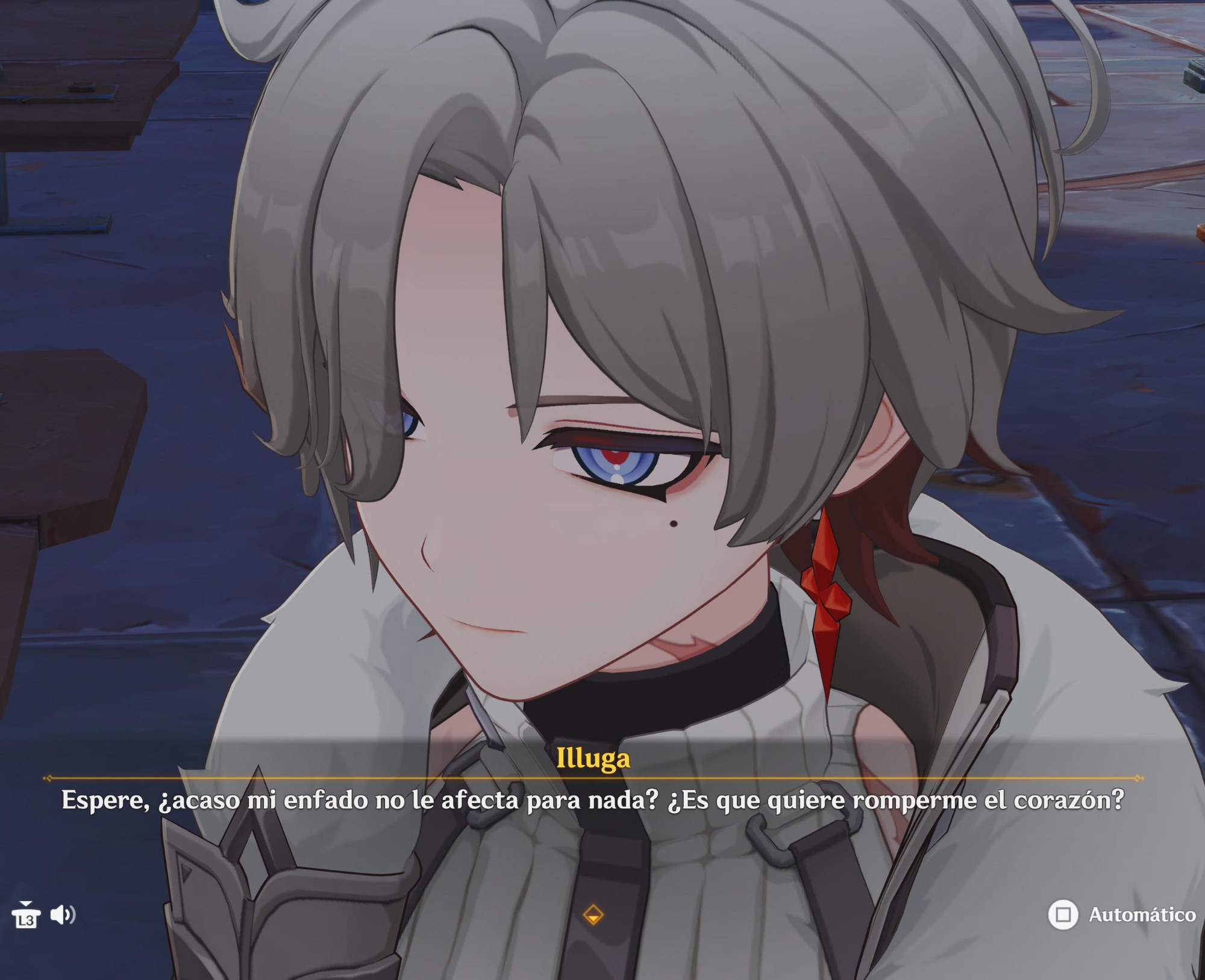
Task: Advance dialogue with the yellow diamond arrow
Action: (x=593, y=915)
